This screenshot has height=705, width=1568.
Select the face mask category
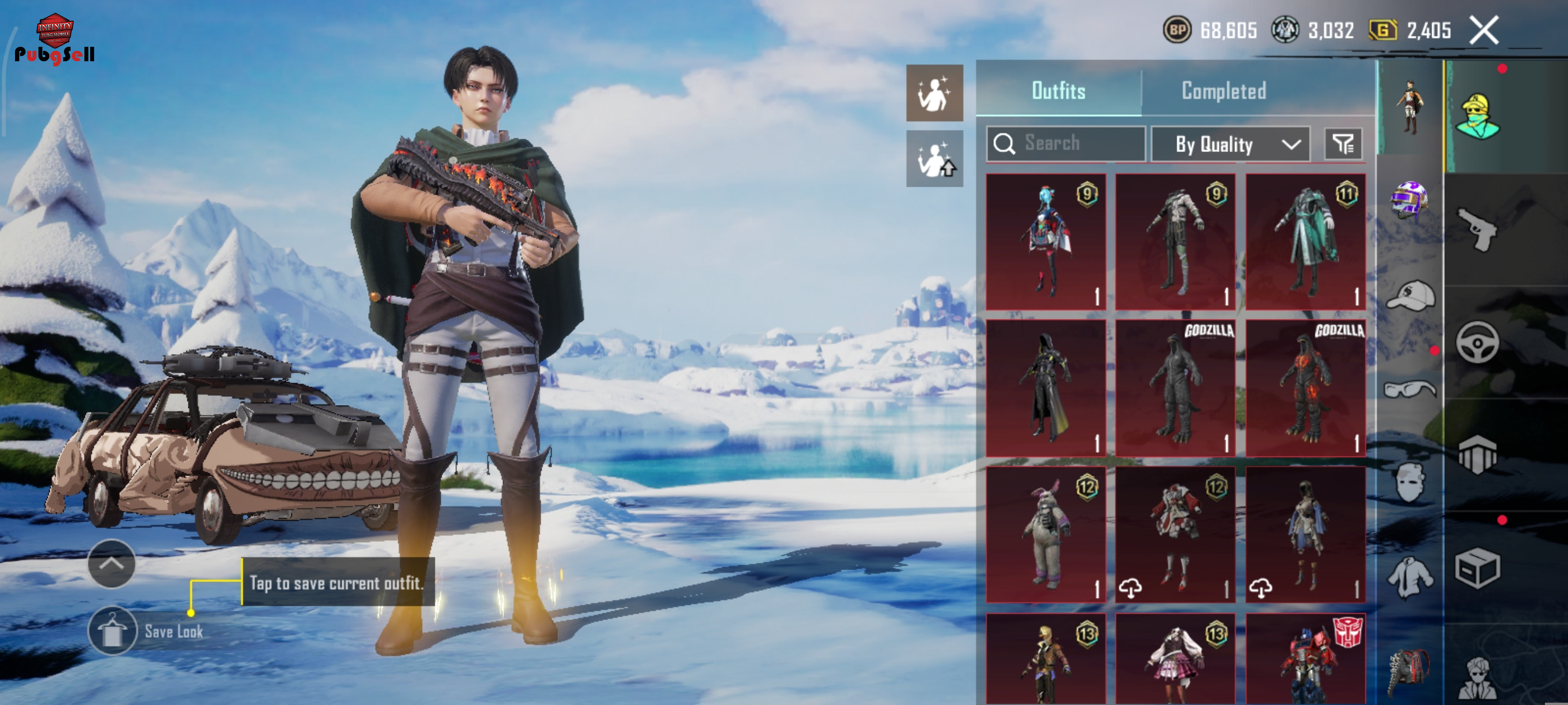coord(1410,482)
